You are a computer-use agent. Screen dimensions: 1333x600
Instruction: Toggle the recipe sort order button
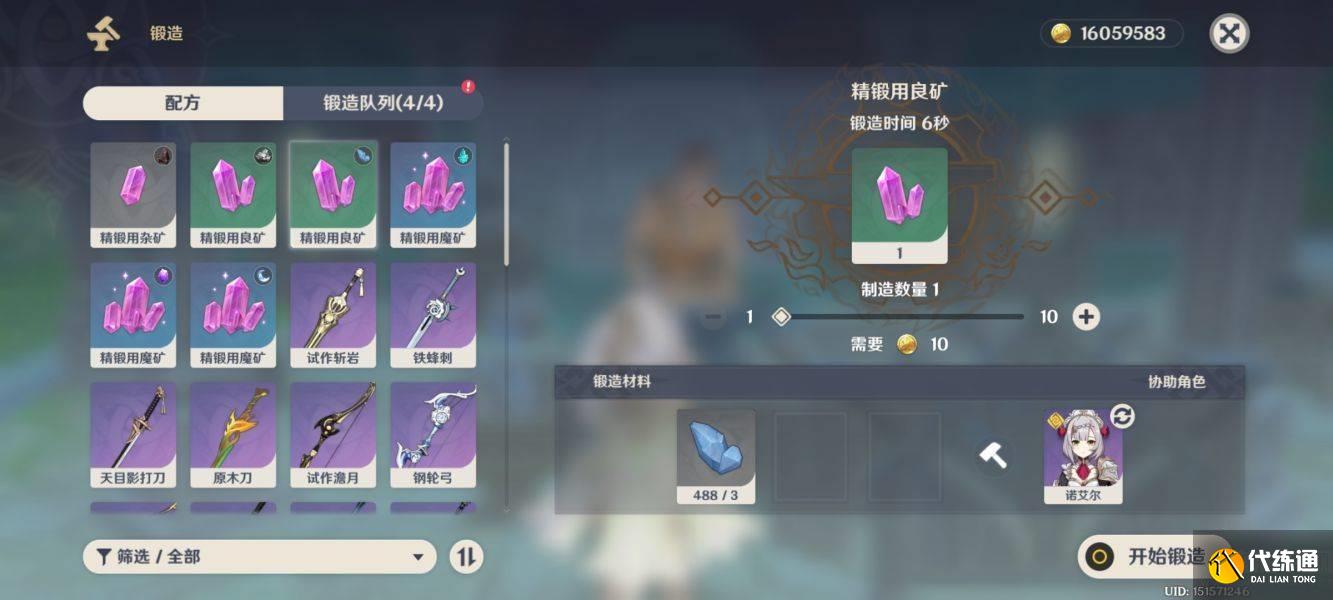pyautogui.click(x=465, y=557)
